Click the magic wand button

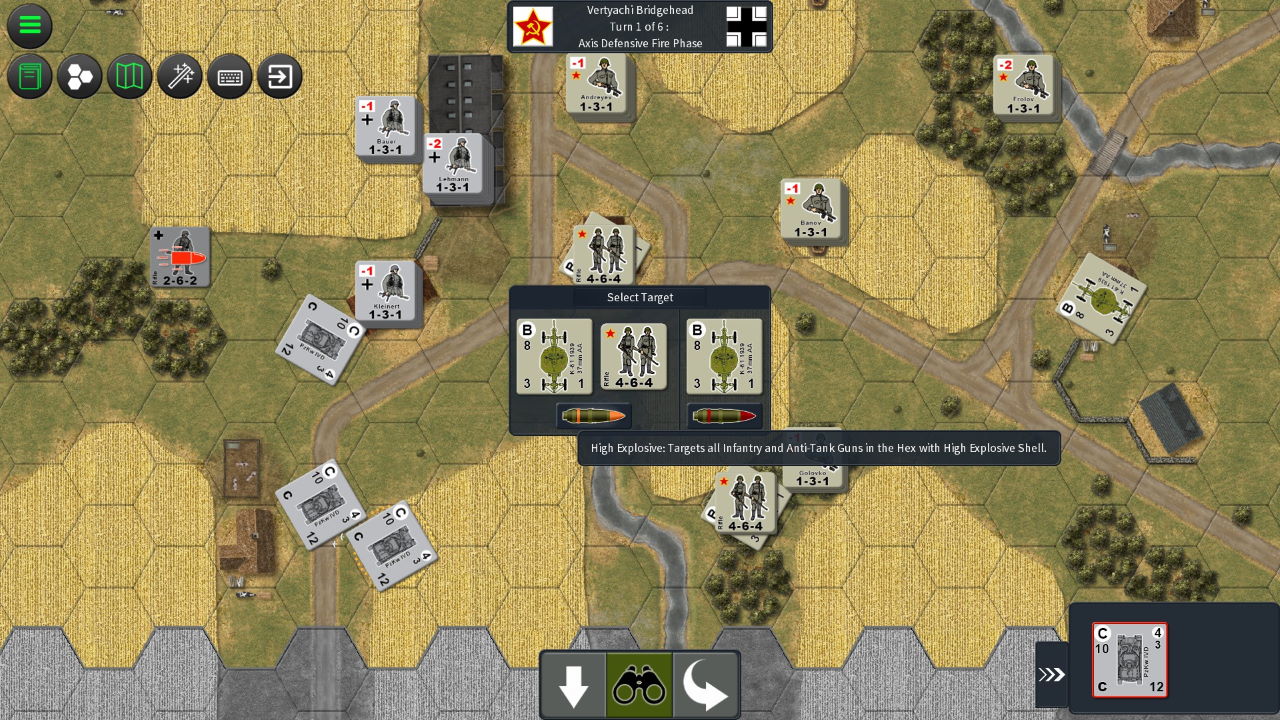click(x=180, y=76)
